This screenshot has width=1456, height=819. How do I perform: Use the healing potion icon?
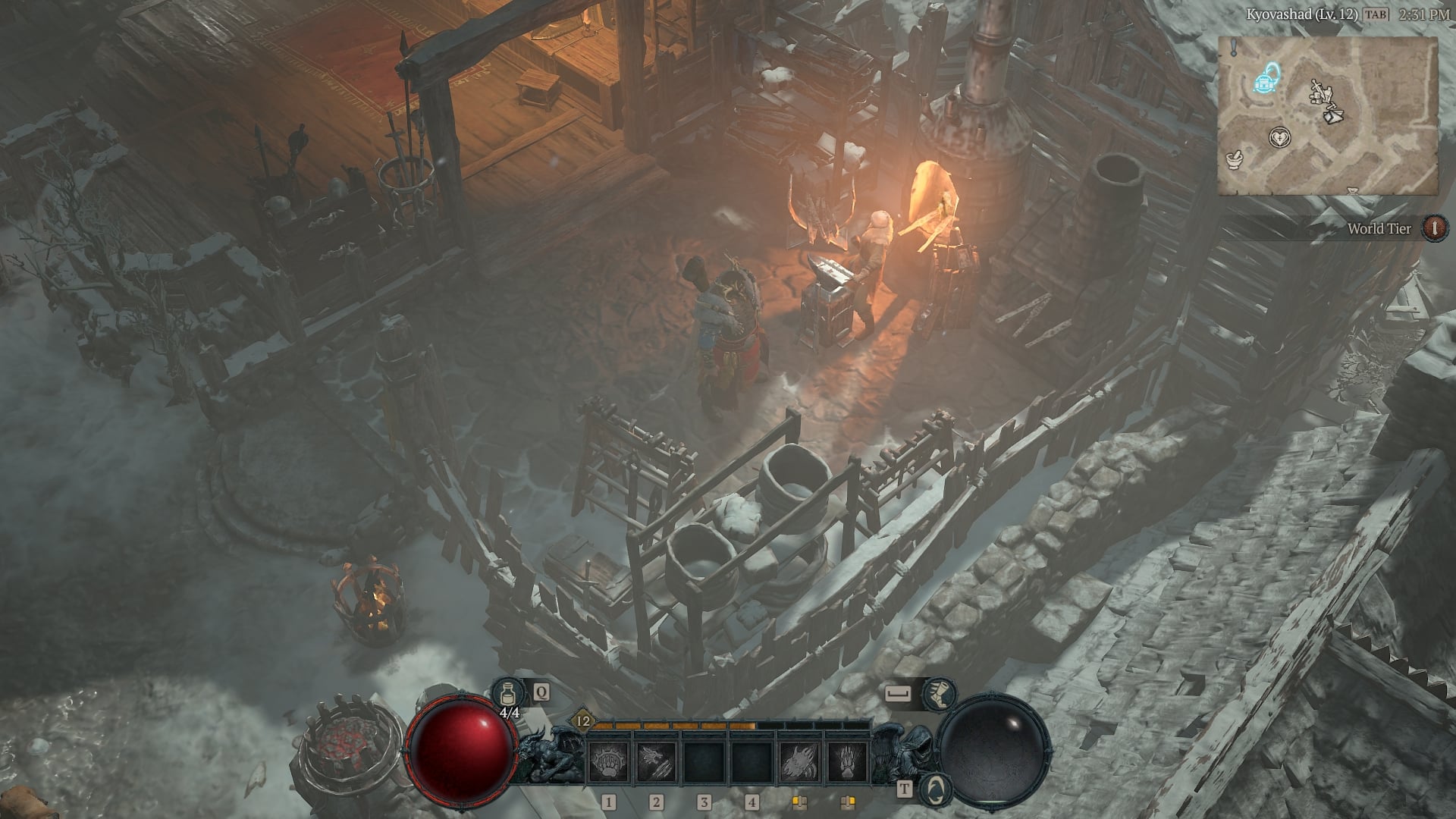pos(505,693)
